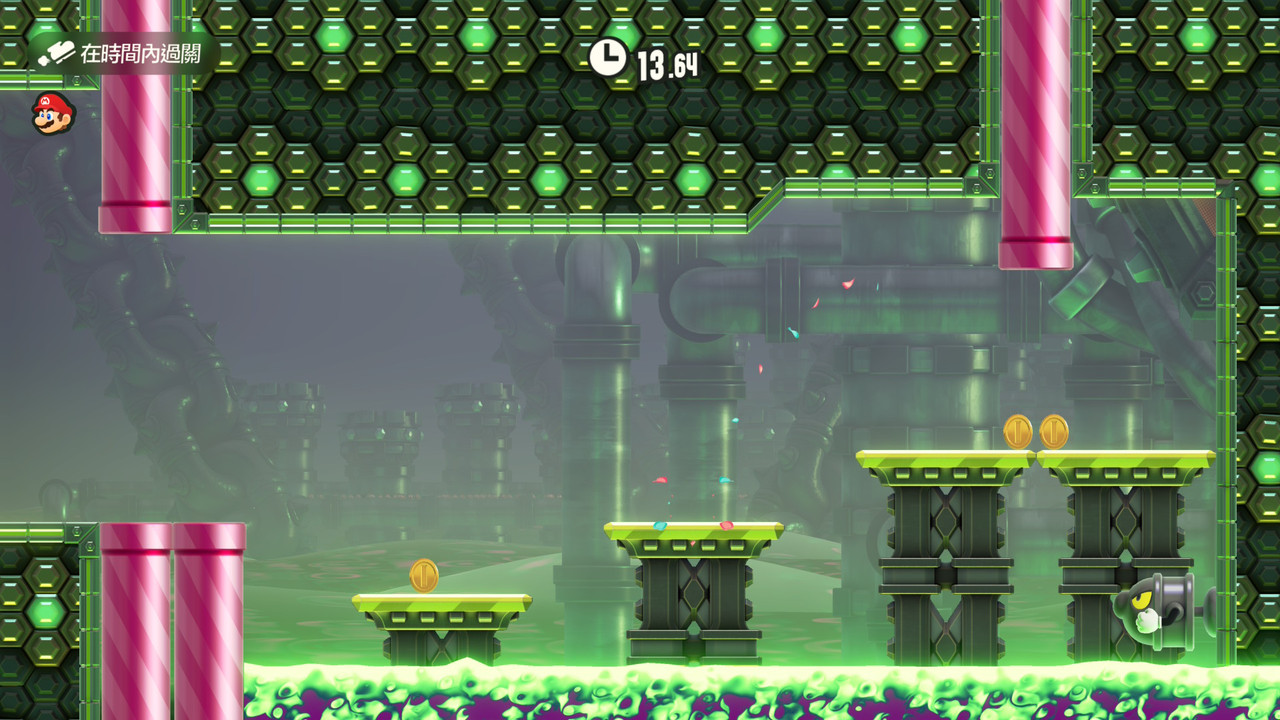Select the Mario player icon

click(x=52, y=114)
